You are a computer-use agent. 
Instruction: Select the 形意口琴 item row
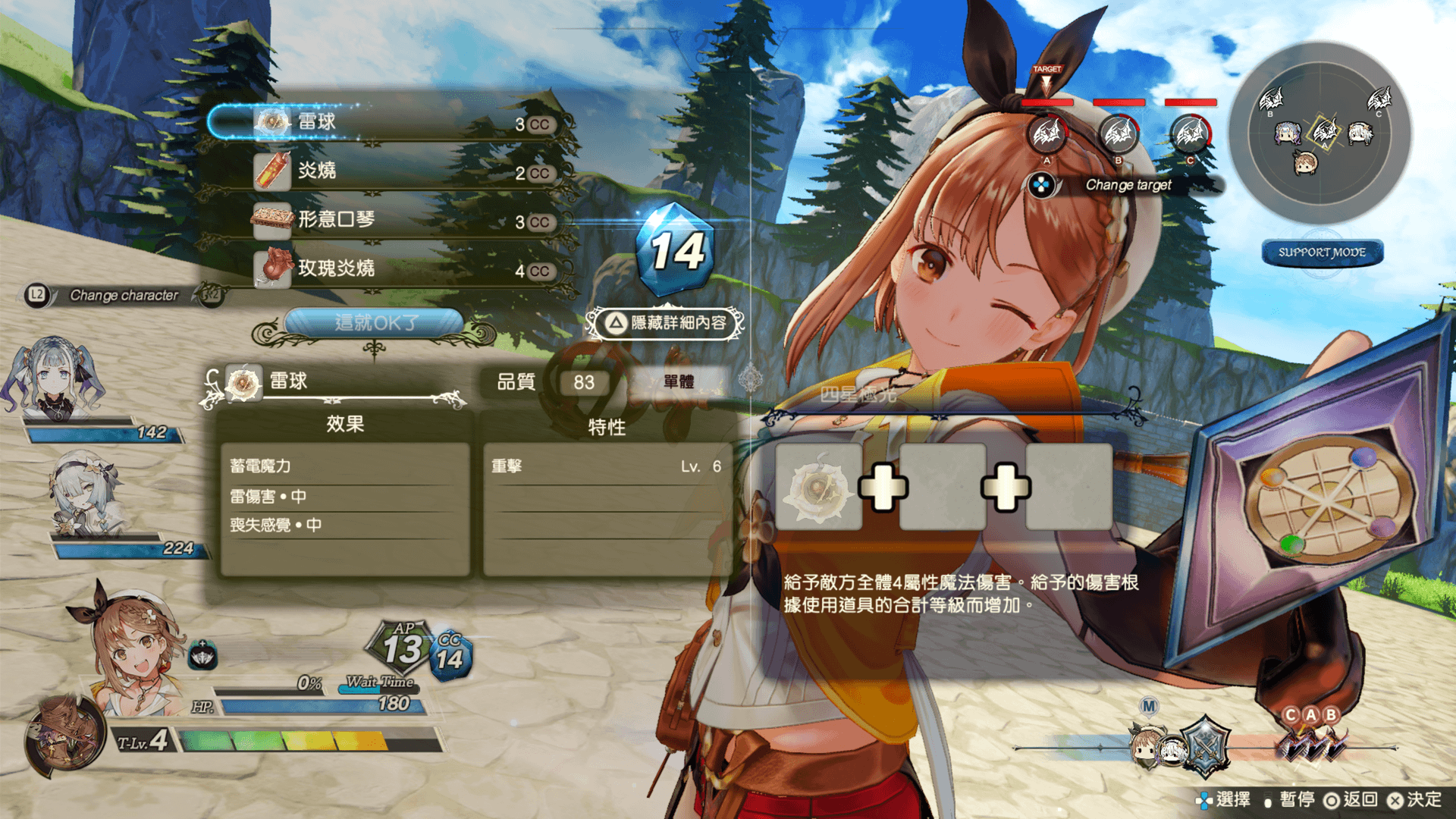tap(387, 220)
